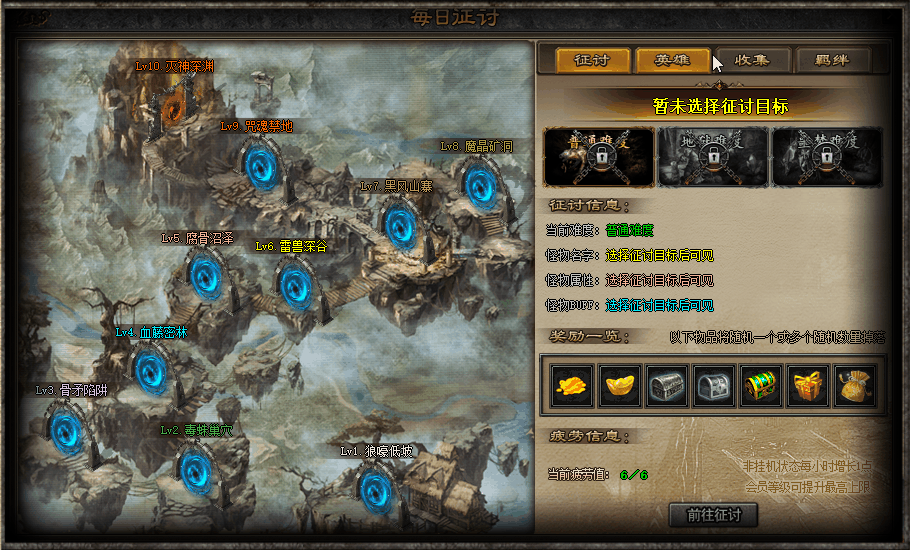Select the Lv1 狼嚎低坡 portal
Viewport: 910px width, 550px height.
pyautogui.click(x=375, y=488)
